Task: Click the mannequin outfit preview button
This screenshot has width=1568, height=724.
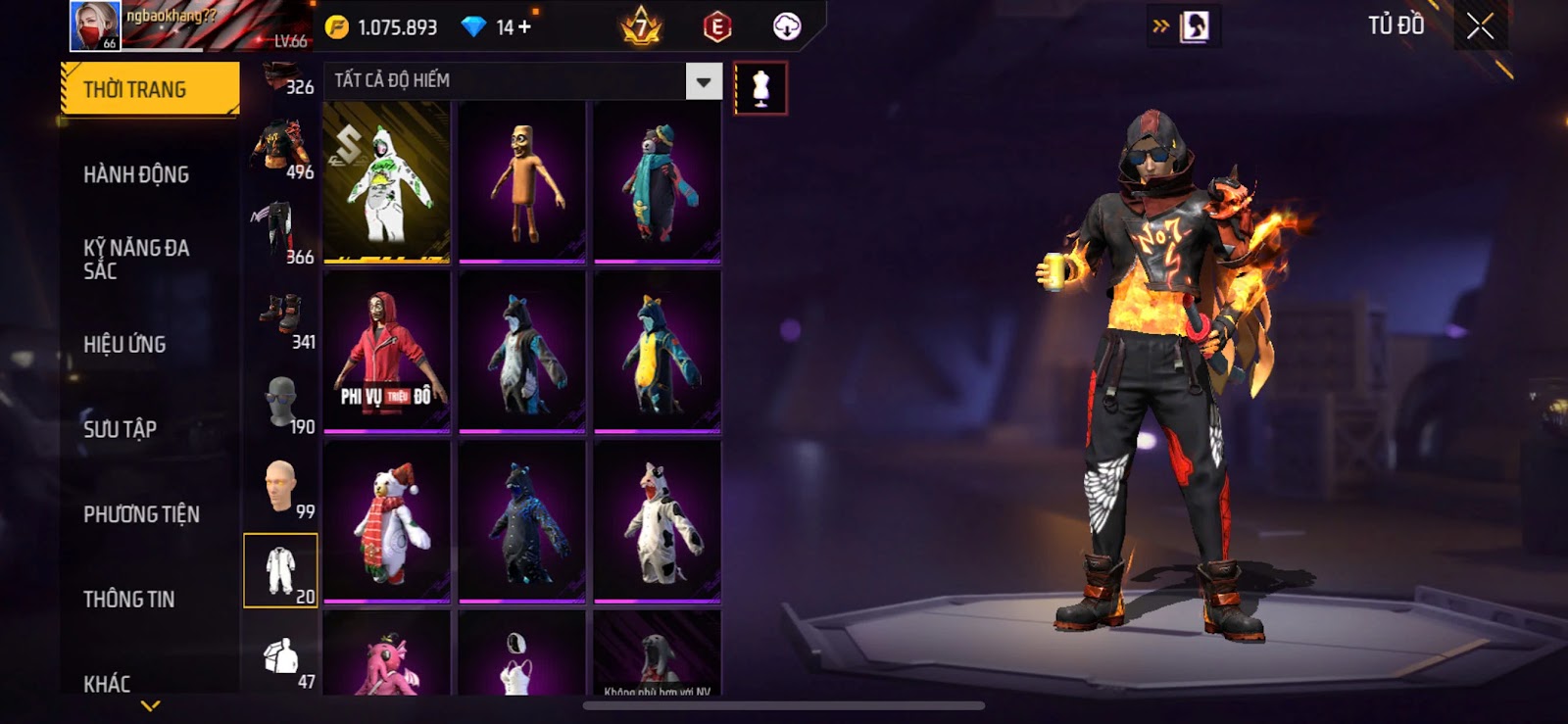Action: 760,88
